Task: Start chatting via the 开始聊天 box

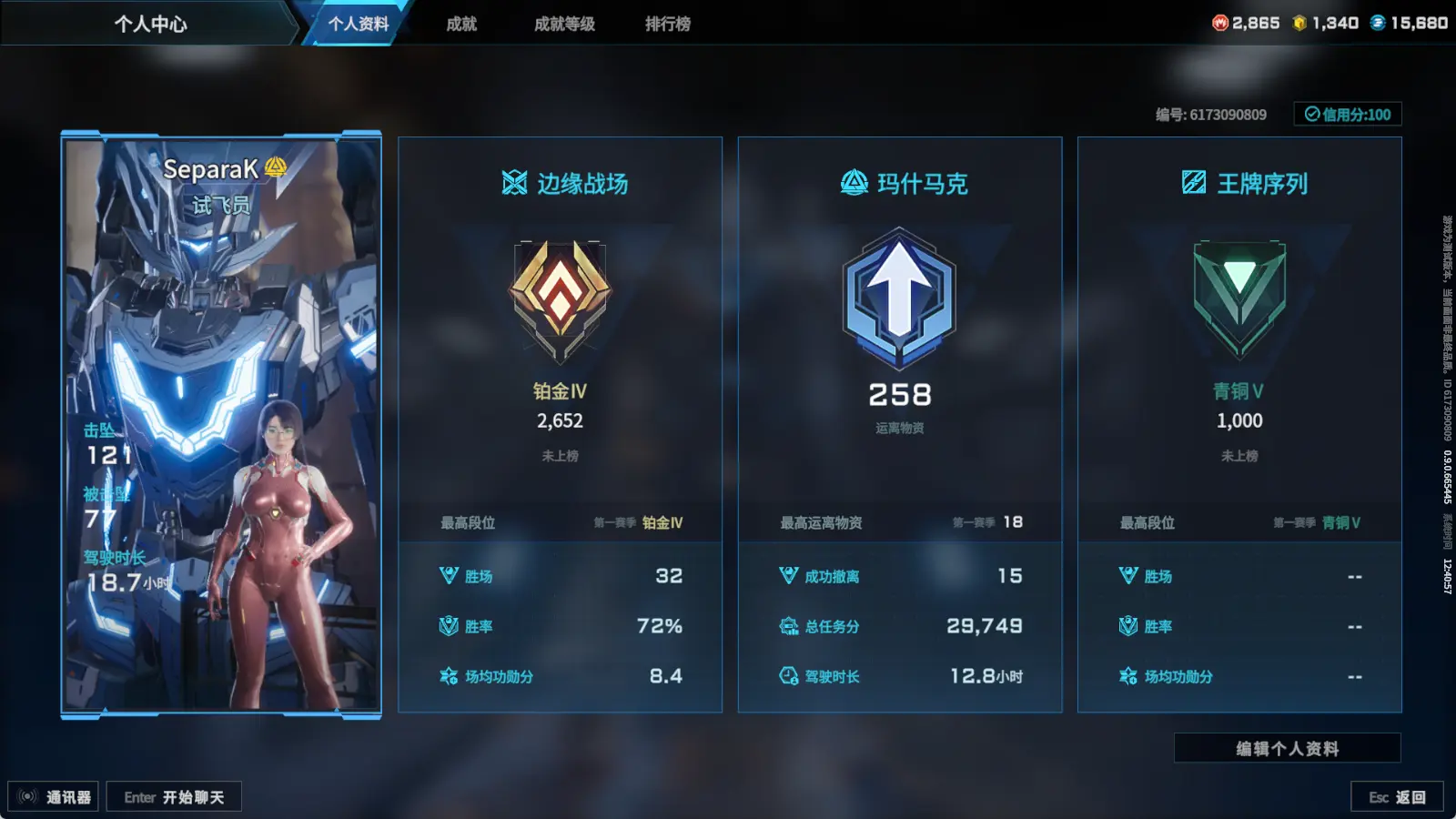Action: click(x=174, y=797)
